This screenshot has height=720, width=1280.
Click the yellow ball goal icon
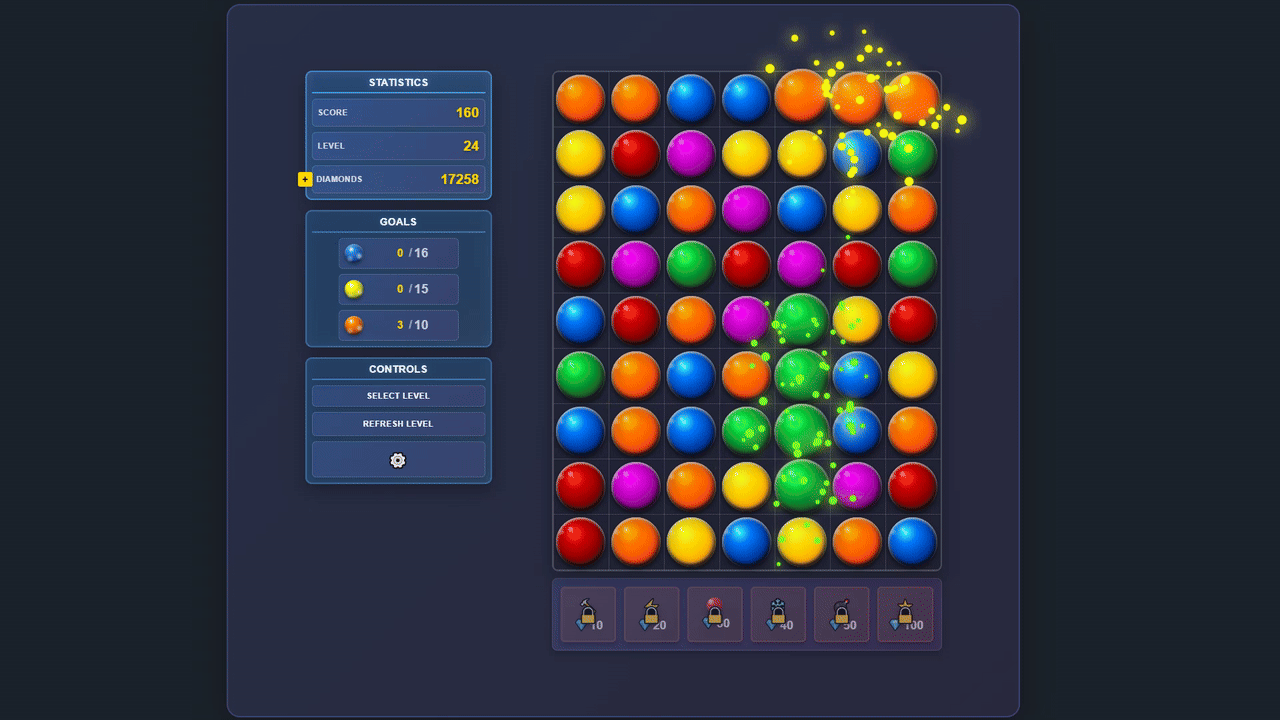point(353,289)
